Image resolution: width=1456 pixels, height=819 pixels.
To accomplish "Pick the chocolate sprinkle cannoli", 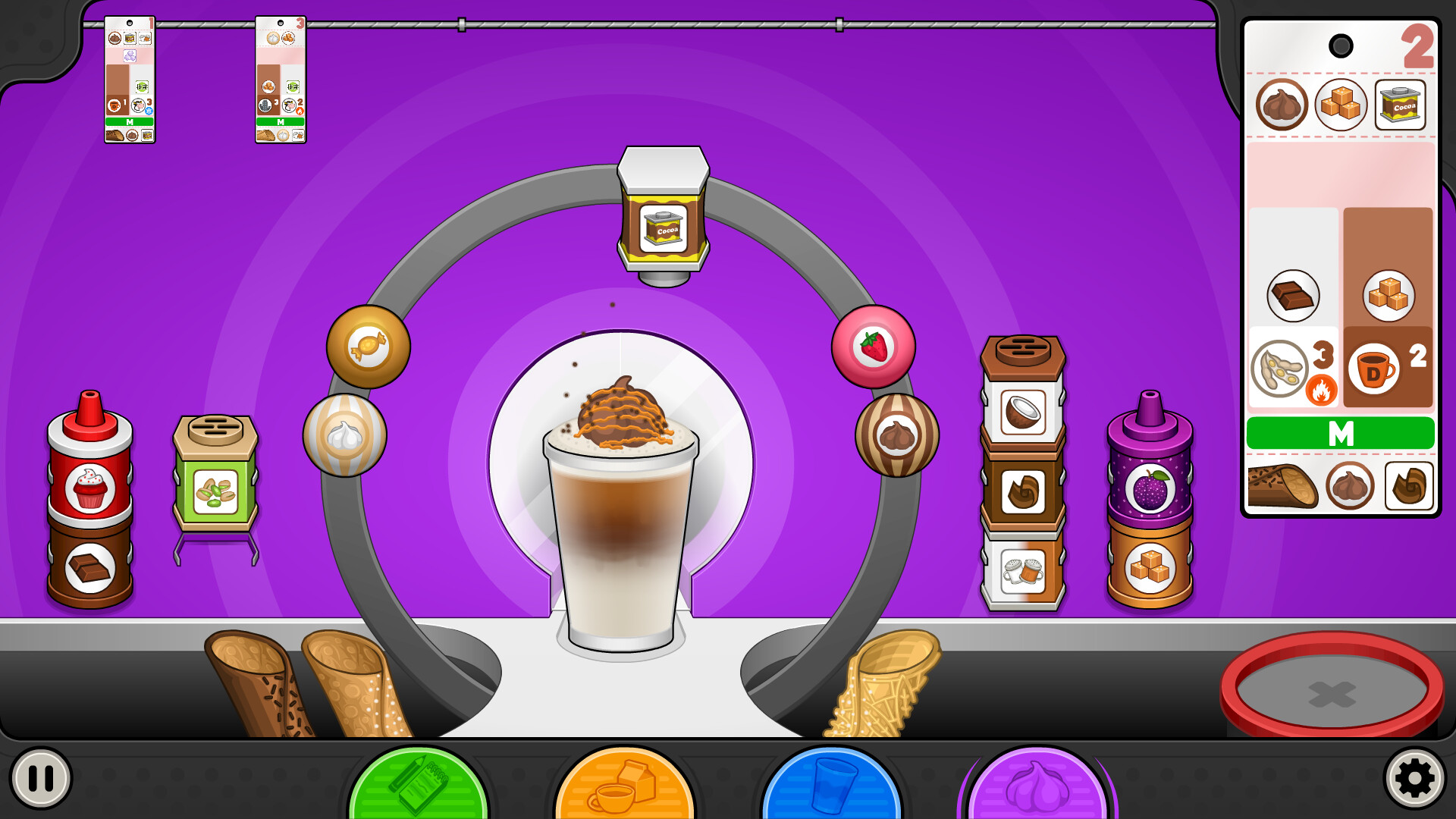I will click(x=258, y=682).
